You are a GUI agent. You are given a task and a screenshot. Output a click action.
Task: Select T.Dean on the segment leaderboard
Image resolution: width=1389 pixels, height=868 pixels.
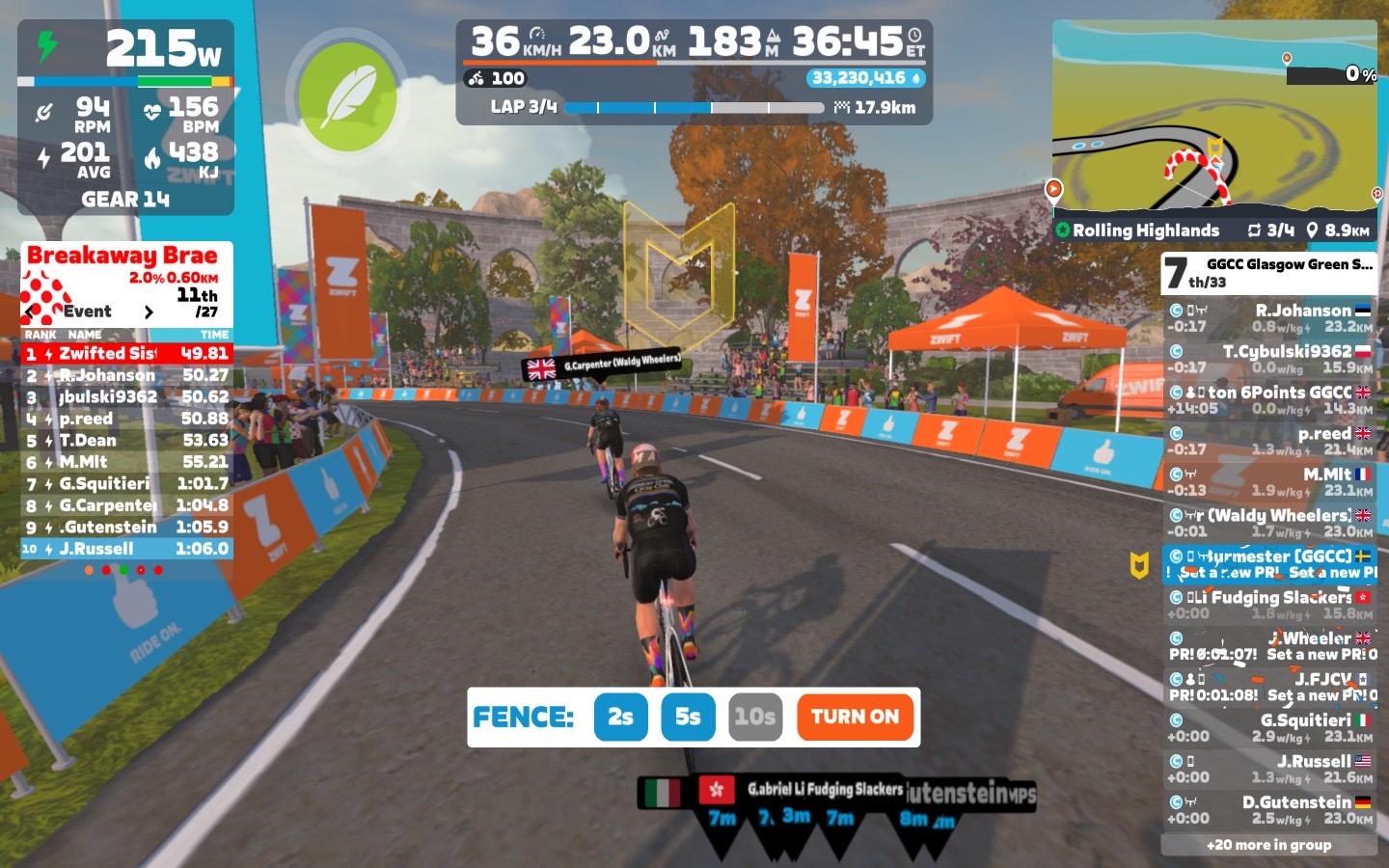tap(126, 441)
